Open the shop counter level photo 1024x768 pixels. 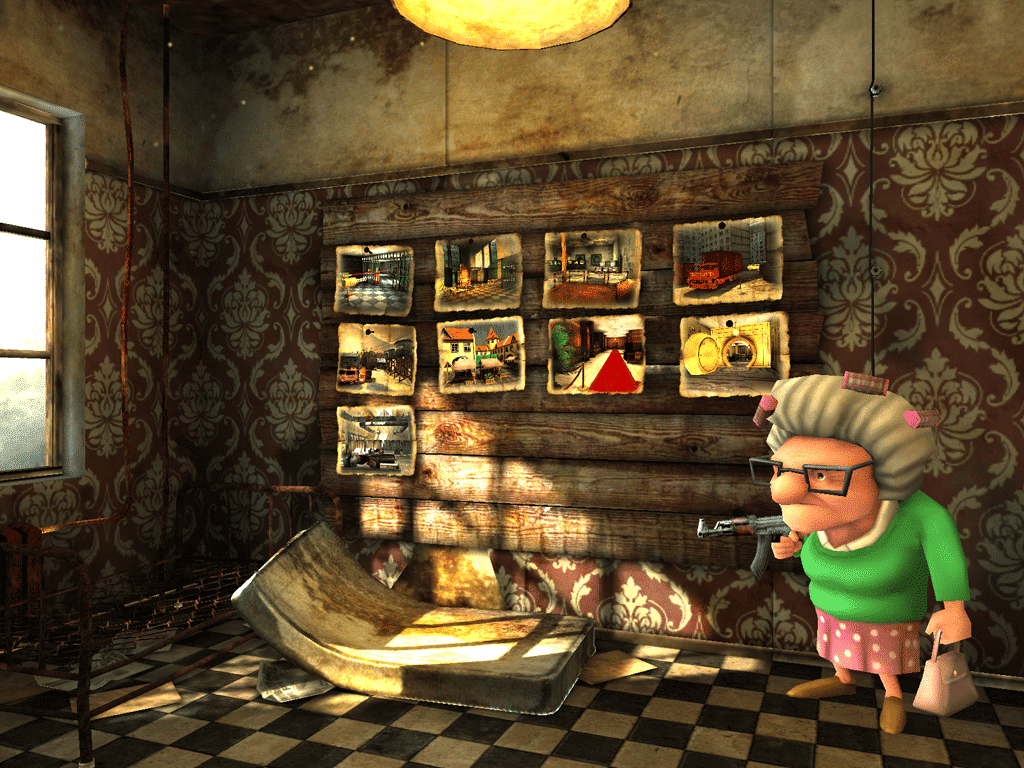click(591, 268)
